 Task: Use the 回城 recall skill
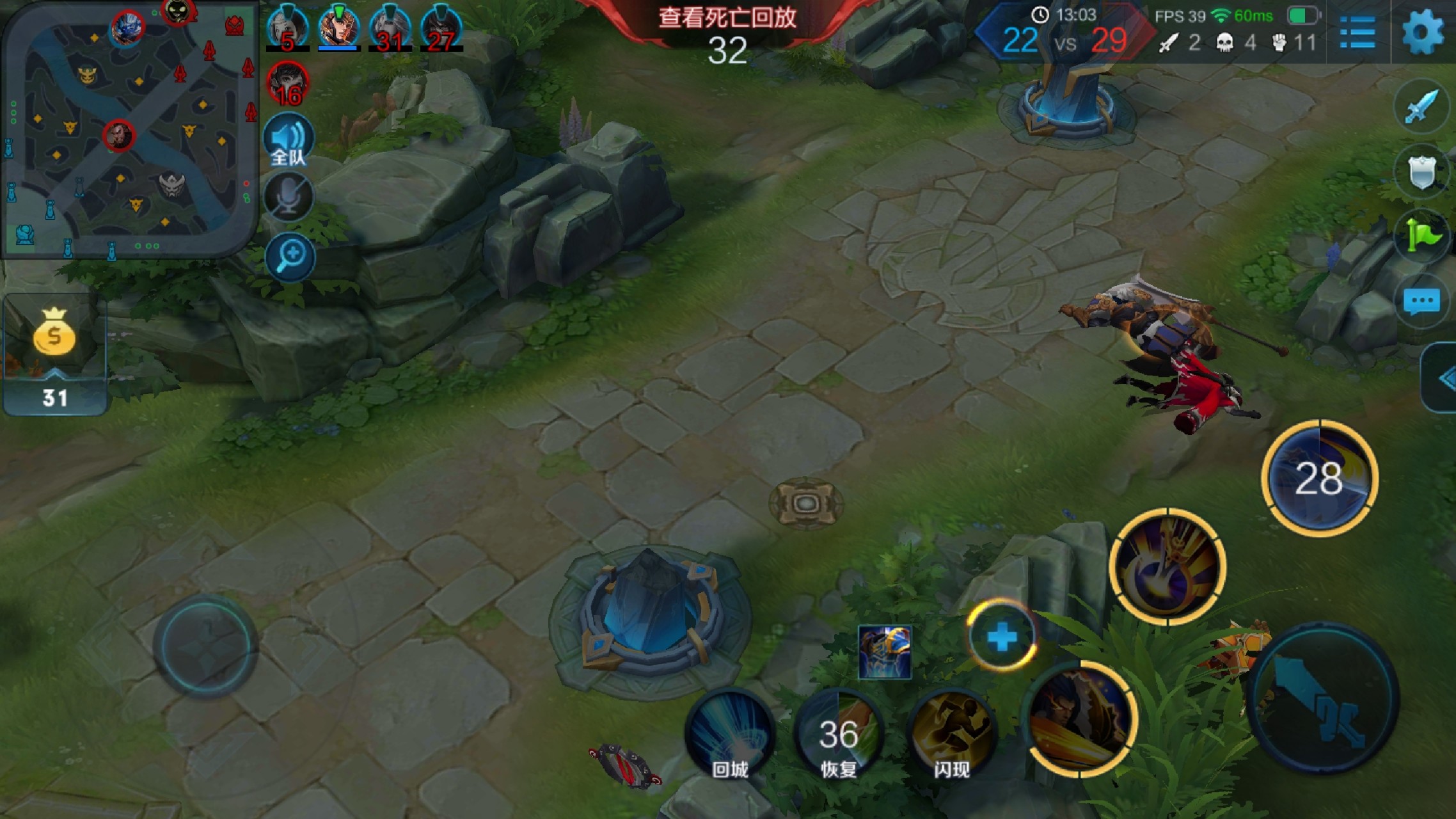pos(730,734)
